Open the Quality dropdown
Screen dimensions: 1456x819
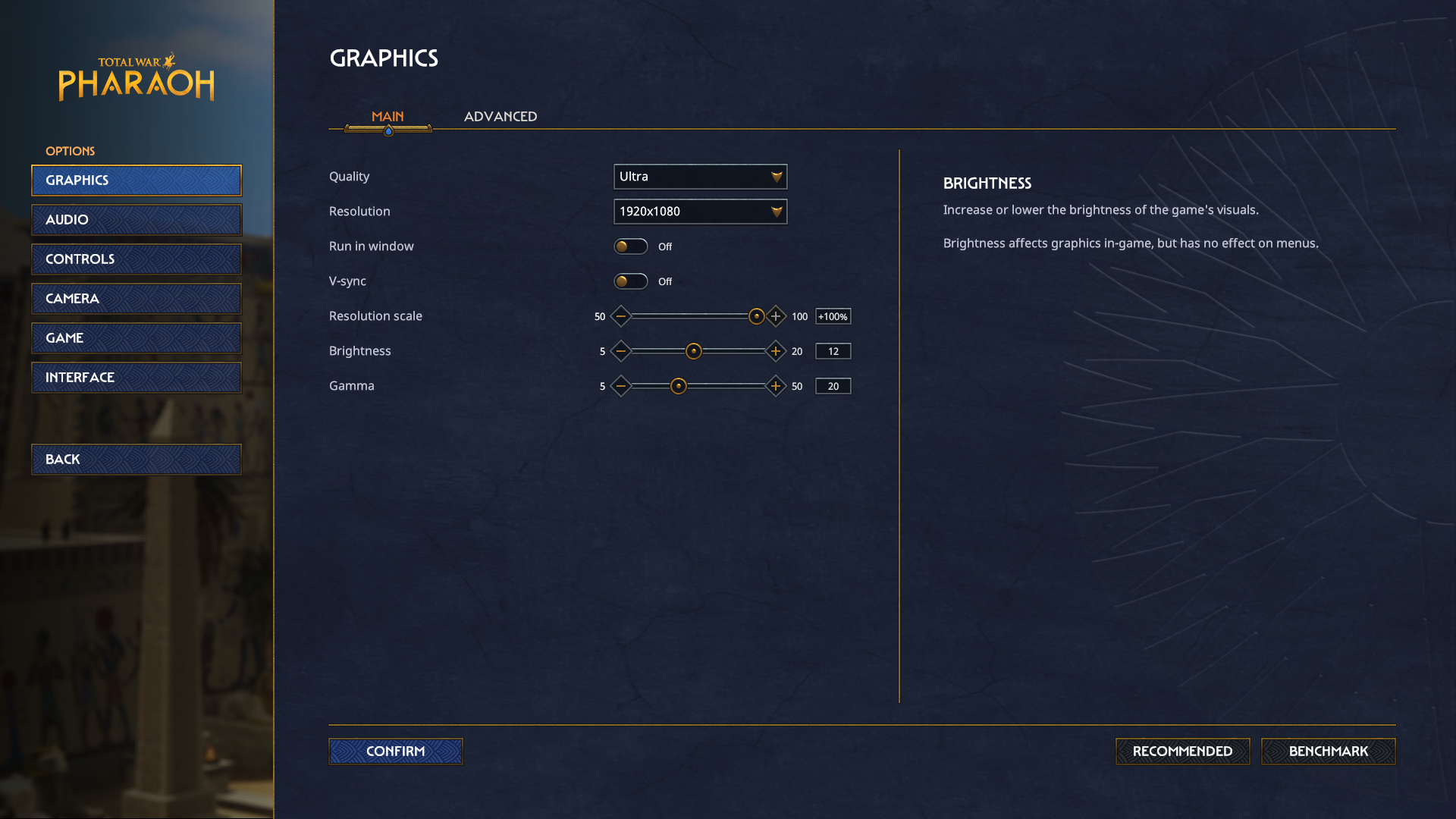coord(700,177)
